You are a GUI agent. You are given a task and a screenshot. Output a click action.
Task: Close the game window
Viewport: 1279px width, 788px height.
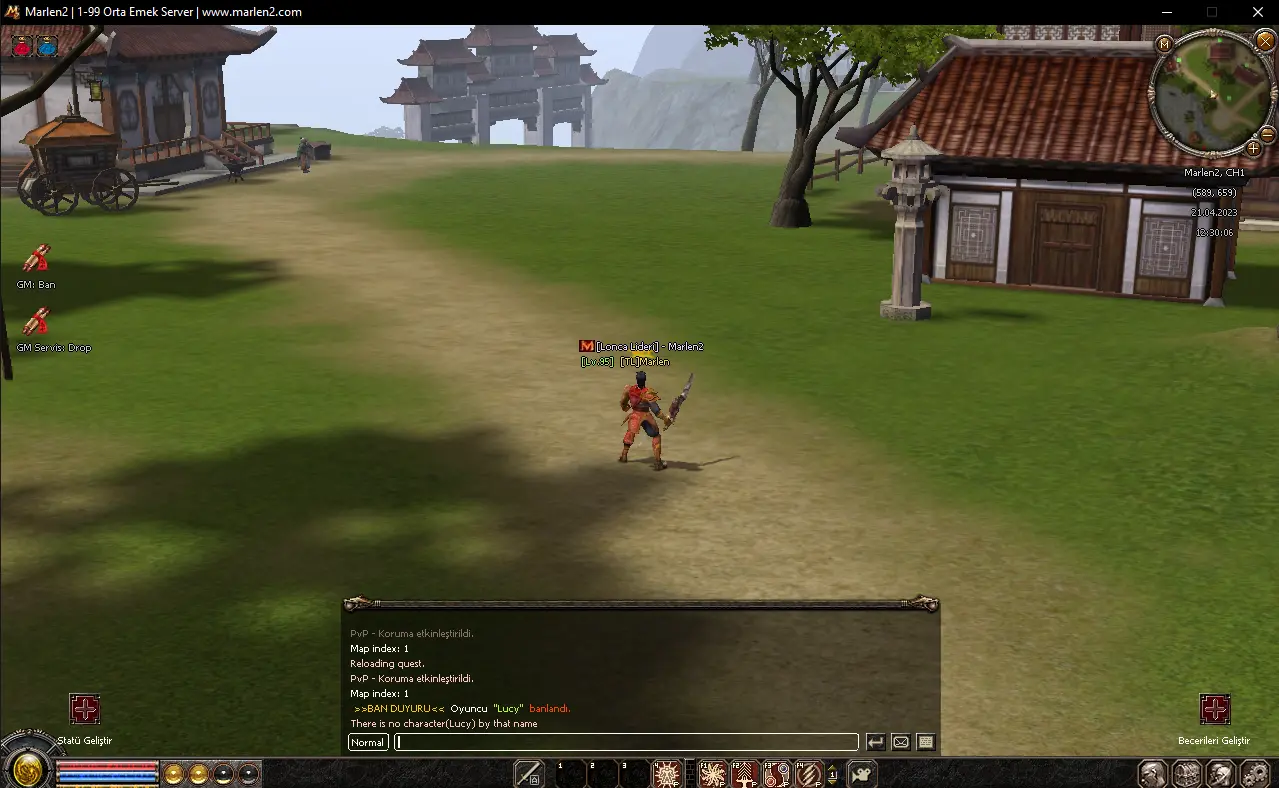coord(1257,12)
